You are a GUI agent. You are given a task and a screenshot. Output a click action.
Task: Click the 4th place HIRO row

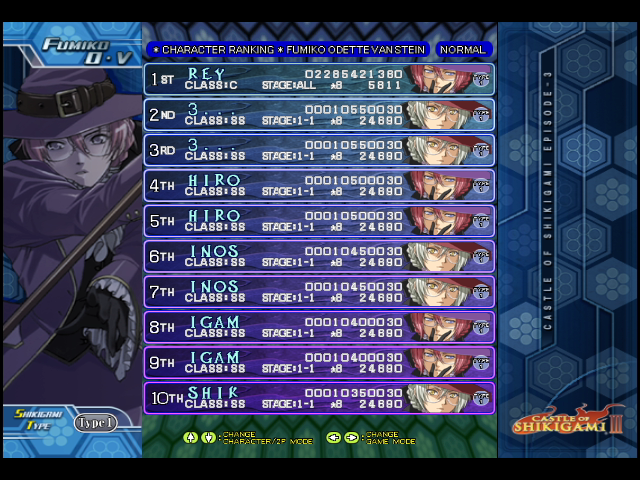click(x=319, y=186)
